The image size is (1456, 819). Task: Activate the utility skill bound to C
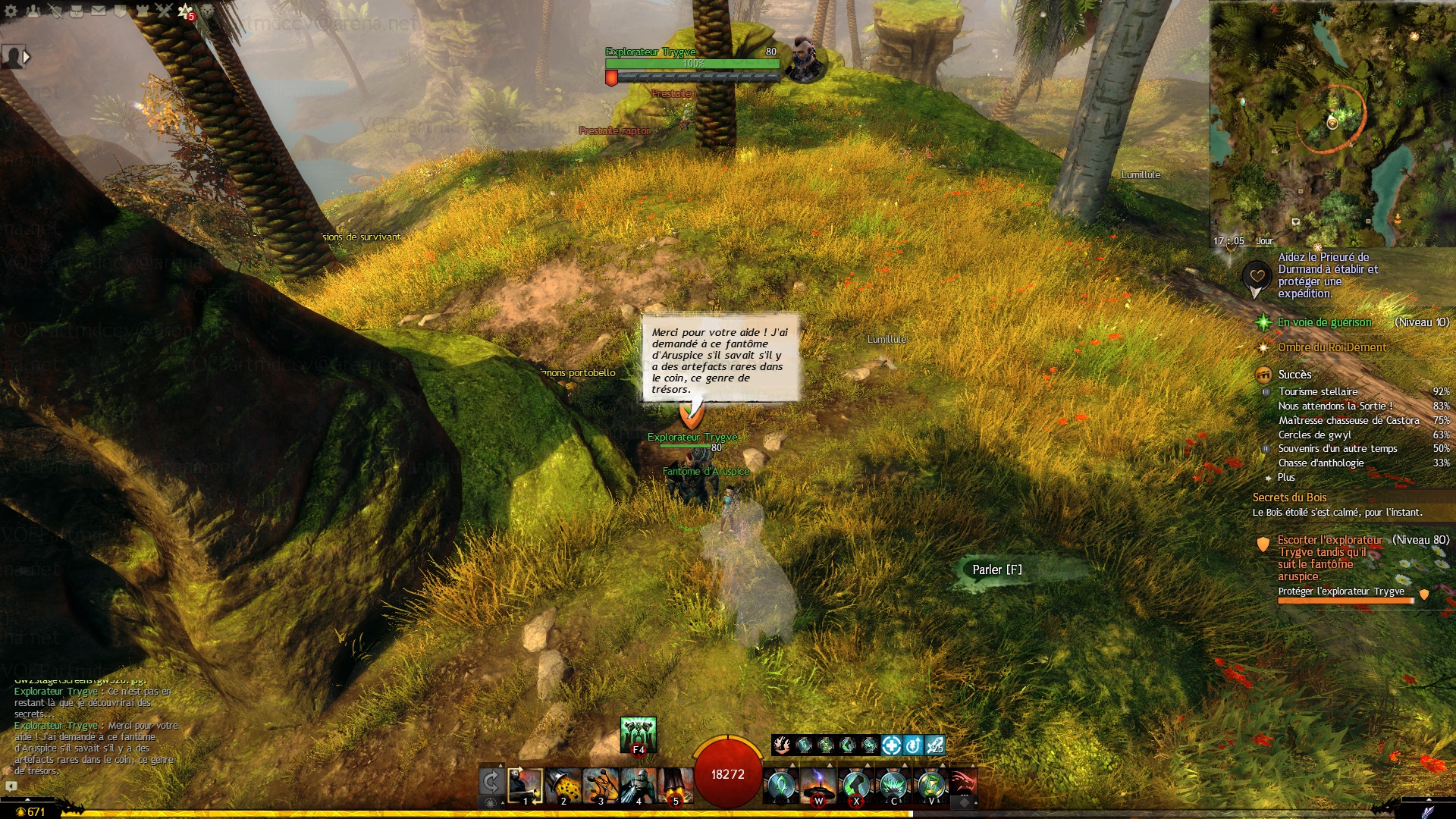click(894, 786)
